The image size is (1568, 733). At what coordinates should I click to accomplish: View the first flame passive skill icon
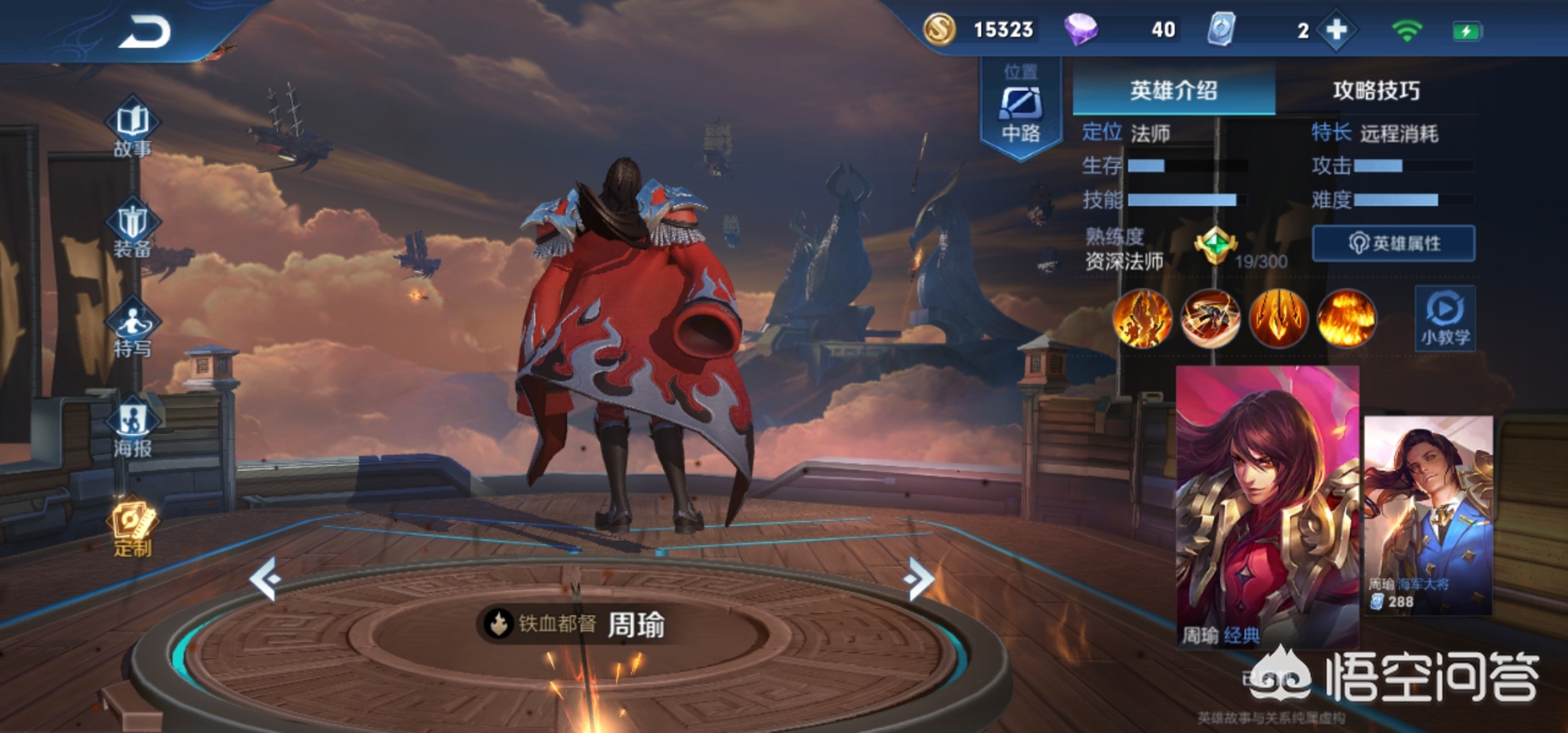coord(1142,318)
